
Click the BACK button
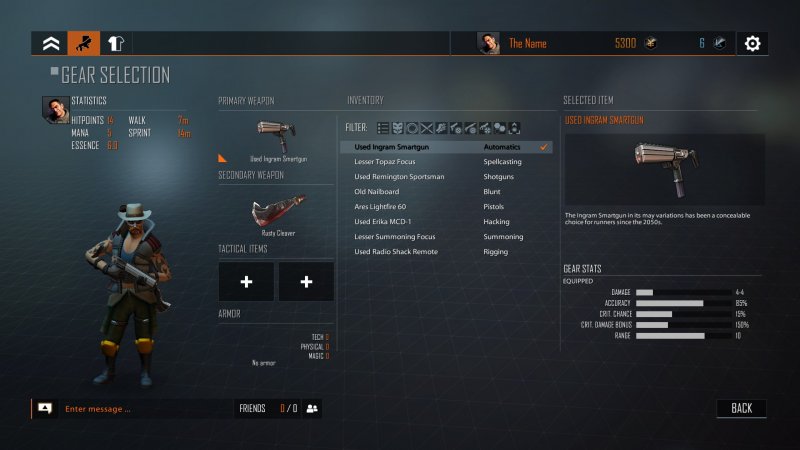coord(741,408)
